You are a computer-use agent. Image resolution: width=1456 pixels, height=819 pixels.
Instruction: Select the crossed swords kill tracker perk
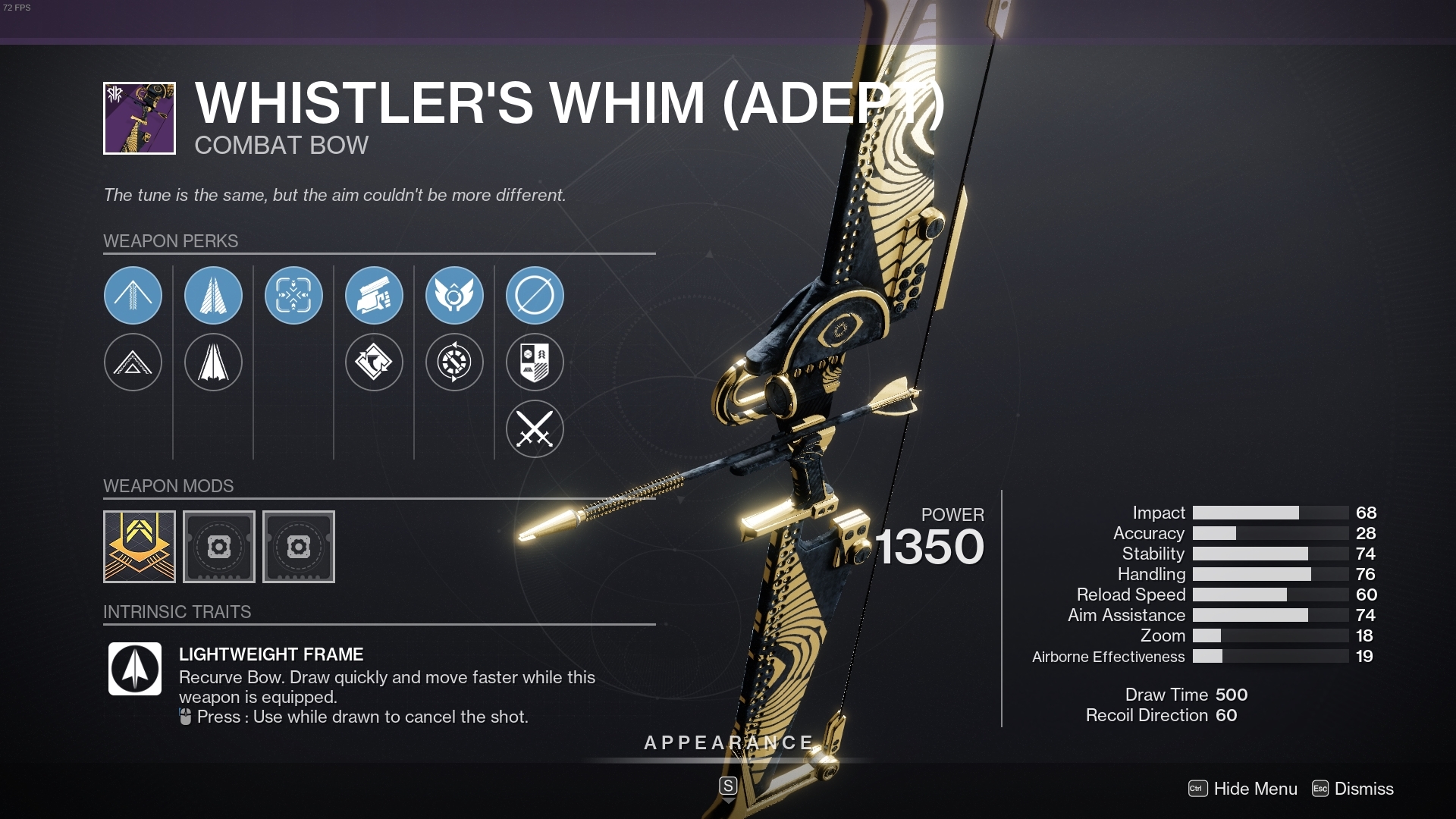tap(535, 428)
